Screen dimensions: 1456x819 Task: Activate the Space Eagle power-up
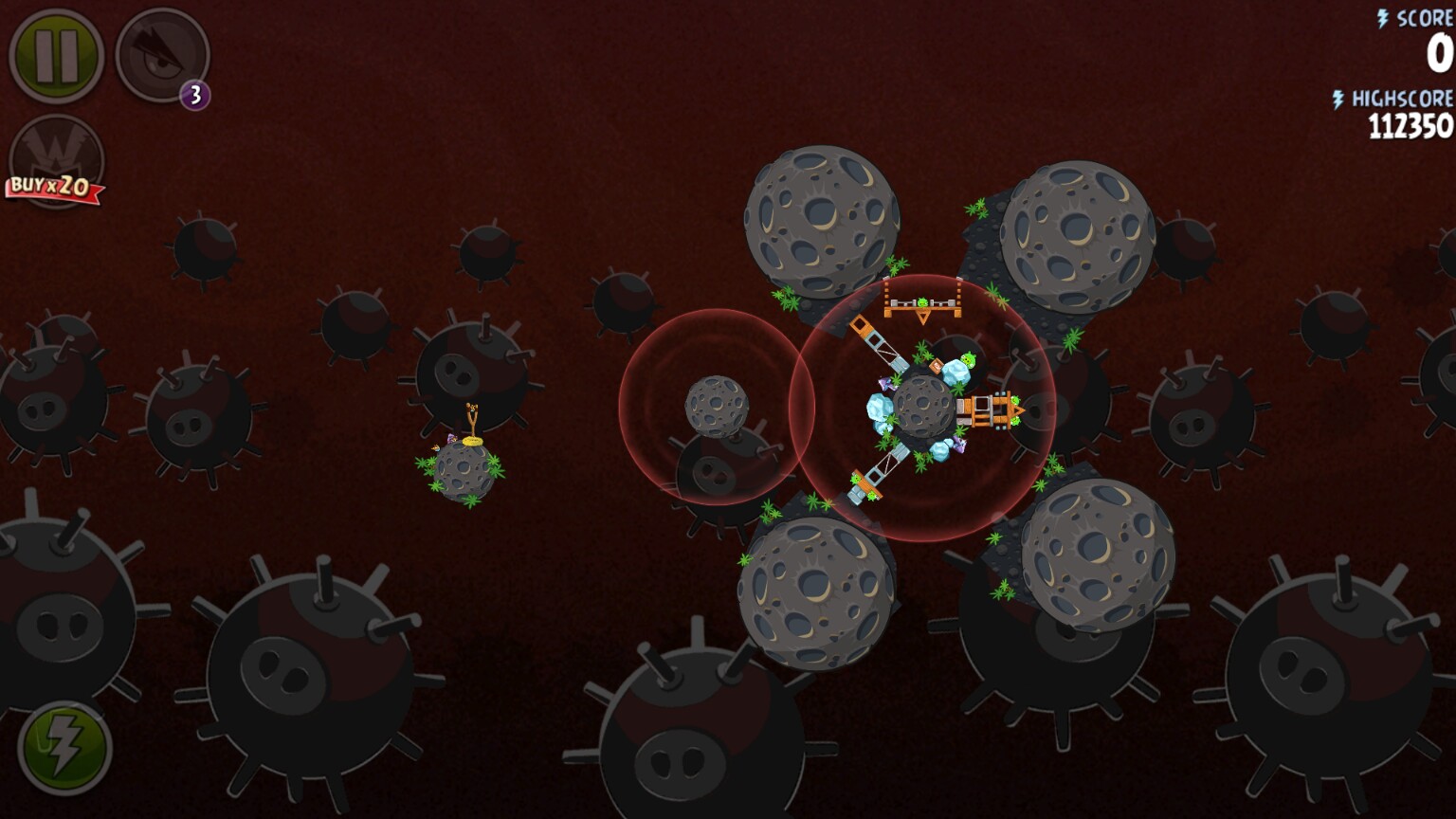tap(161, 55)
